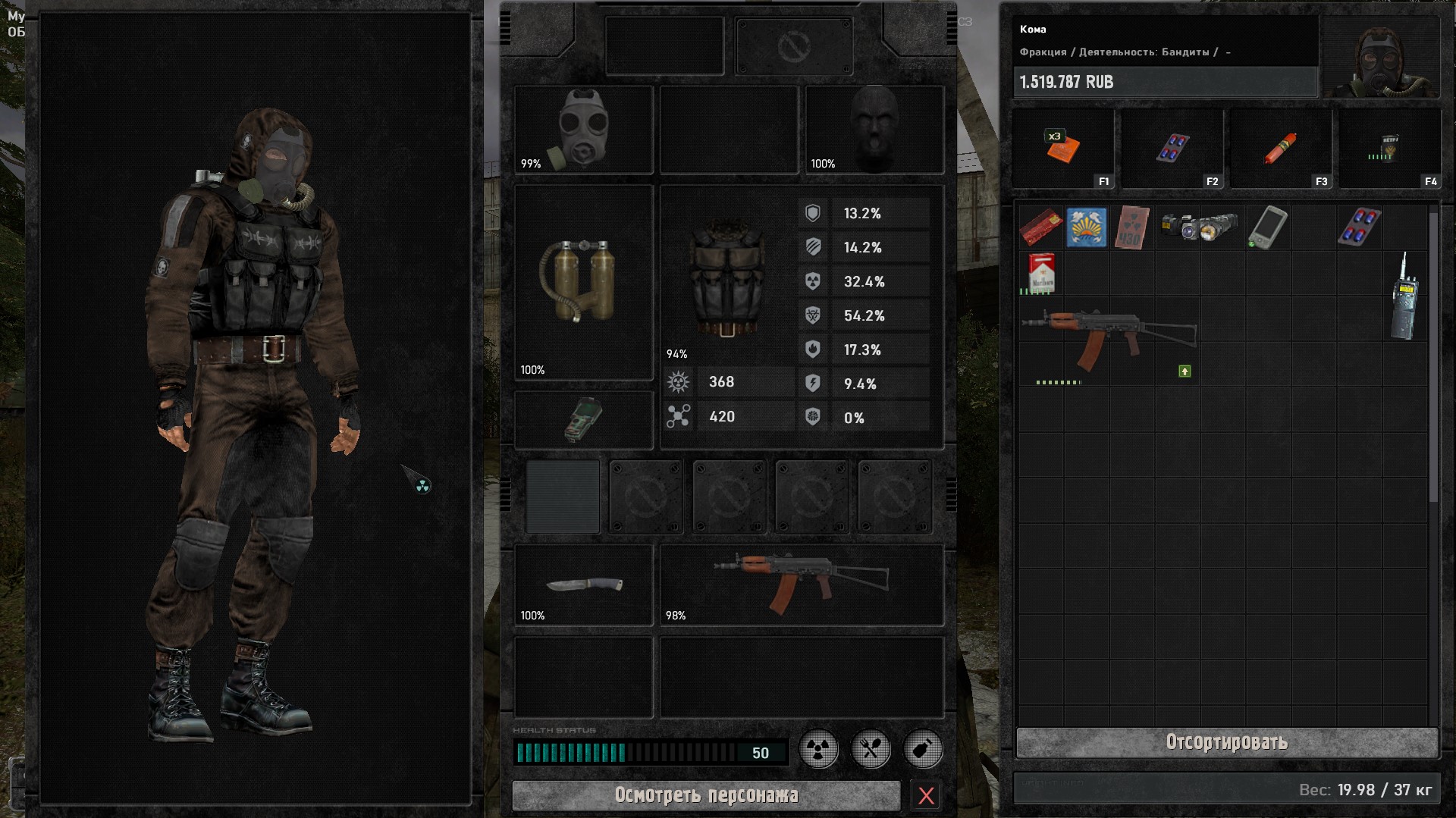This screenshot has height=818, width=1456.
Task: Select the equipped rifle at 98% condition
Action: coord(801,585)
